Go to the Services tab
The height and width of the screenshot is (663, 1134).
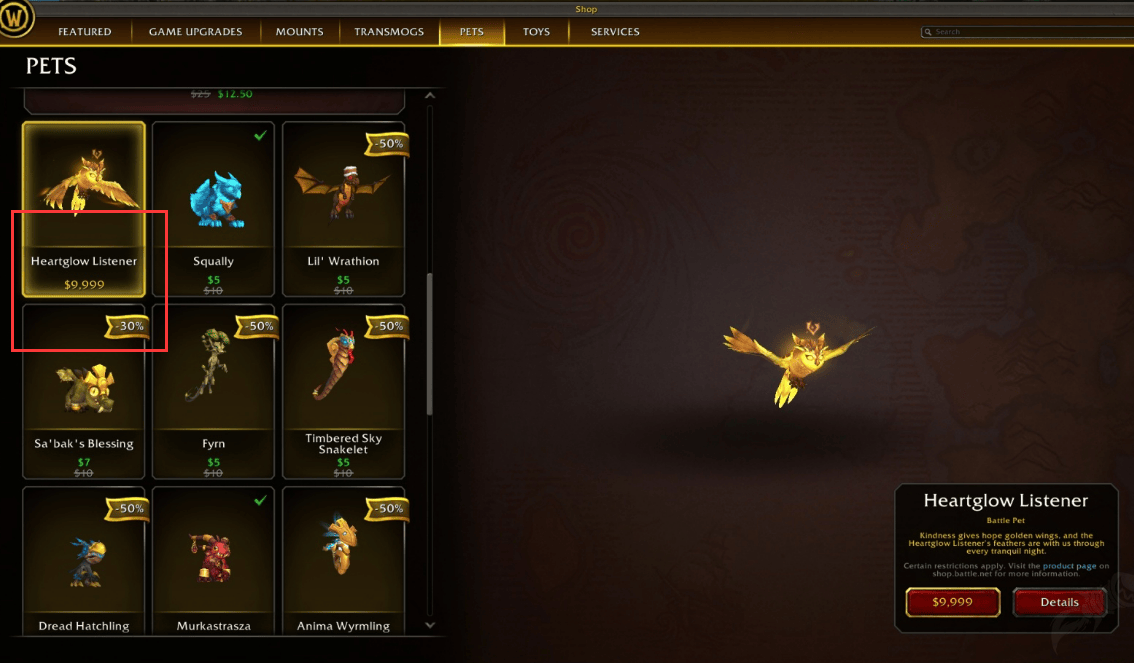point(615,32)
